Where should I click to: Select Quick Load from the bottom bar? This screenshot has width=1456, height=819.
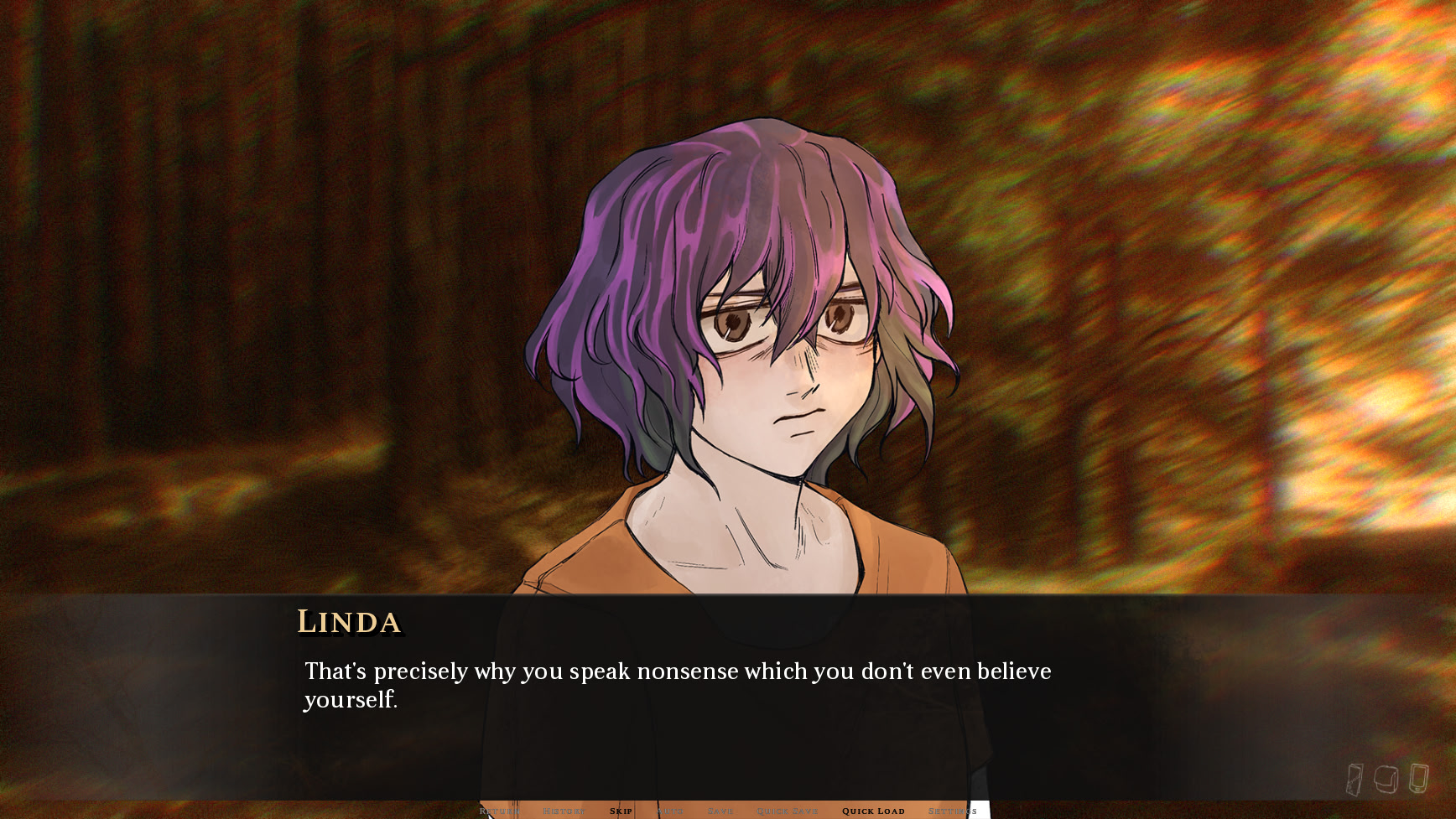873,811
